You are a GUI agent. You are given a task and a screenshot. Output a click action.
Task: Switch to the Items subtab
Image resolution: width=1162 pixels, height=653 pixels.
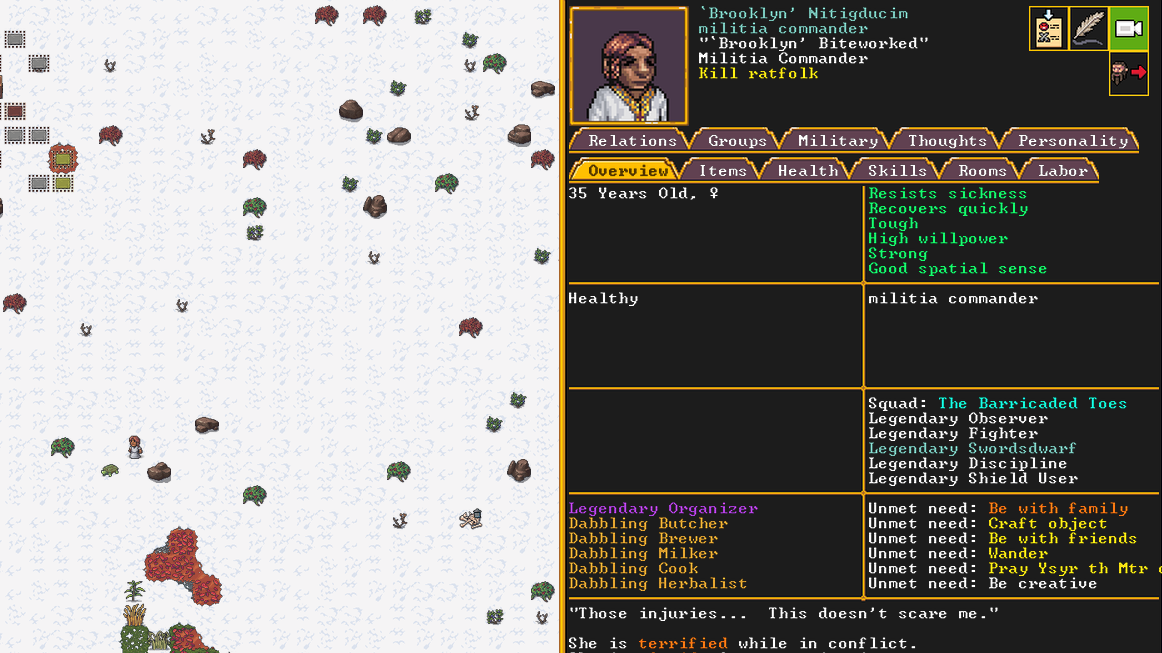click(x=722, y=171)
